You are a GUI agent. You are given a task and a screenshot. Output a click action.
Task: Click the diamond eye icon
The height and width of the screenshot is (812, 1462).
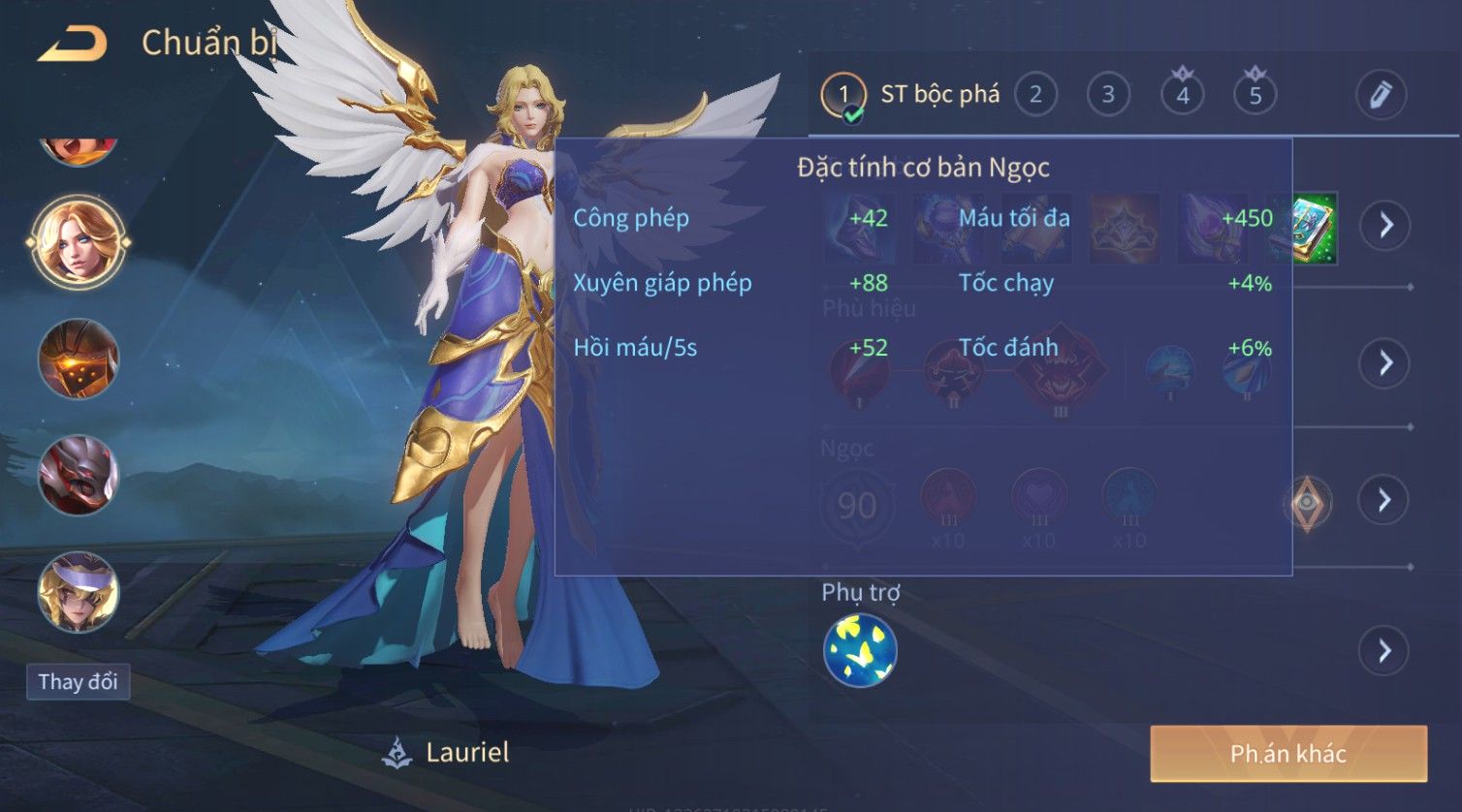pyautogui.click(x=1307, y=503)
